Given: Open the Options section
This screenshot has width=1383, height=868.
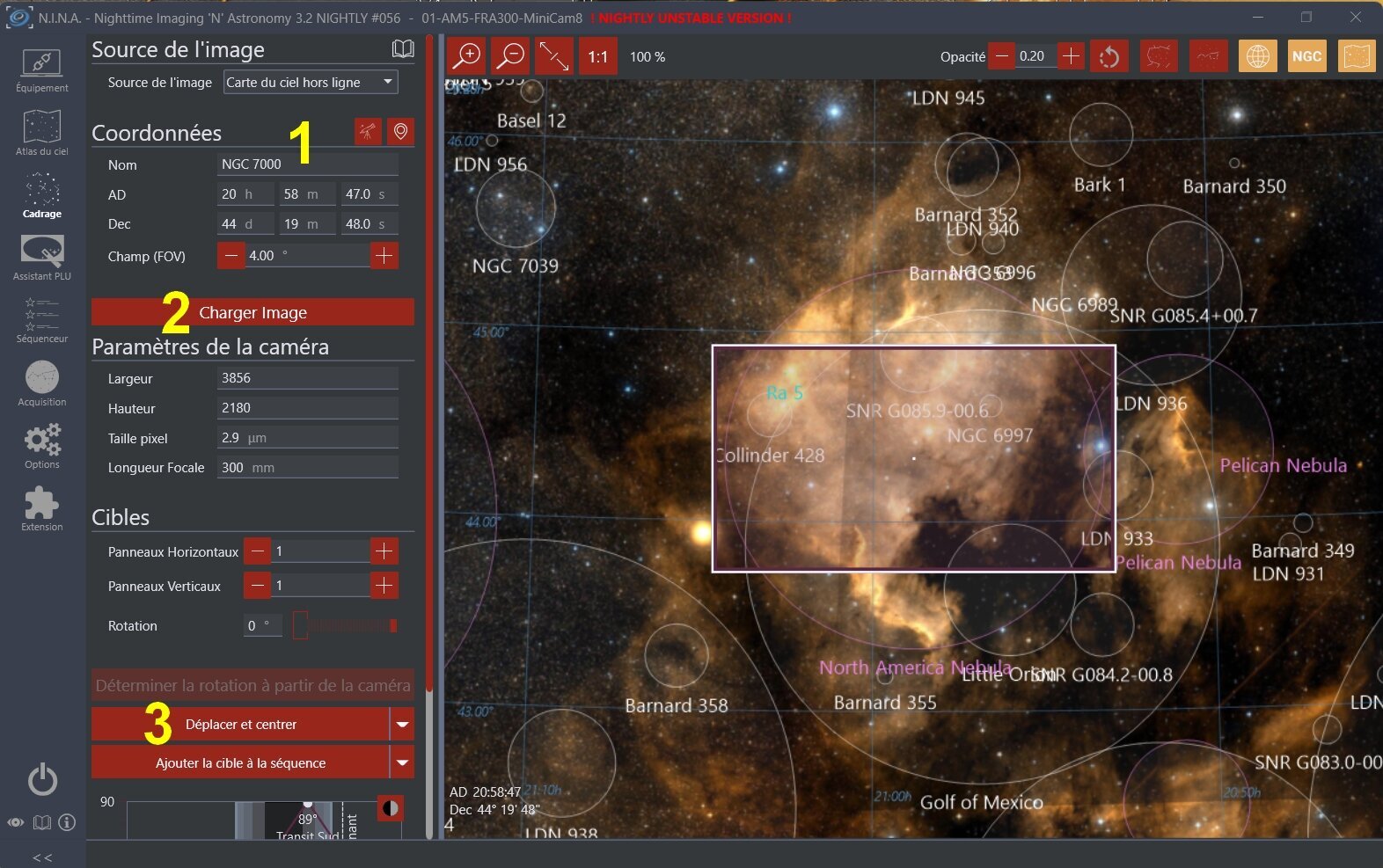Looking at the screenshot, I should [41, 447].
